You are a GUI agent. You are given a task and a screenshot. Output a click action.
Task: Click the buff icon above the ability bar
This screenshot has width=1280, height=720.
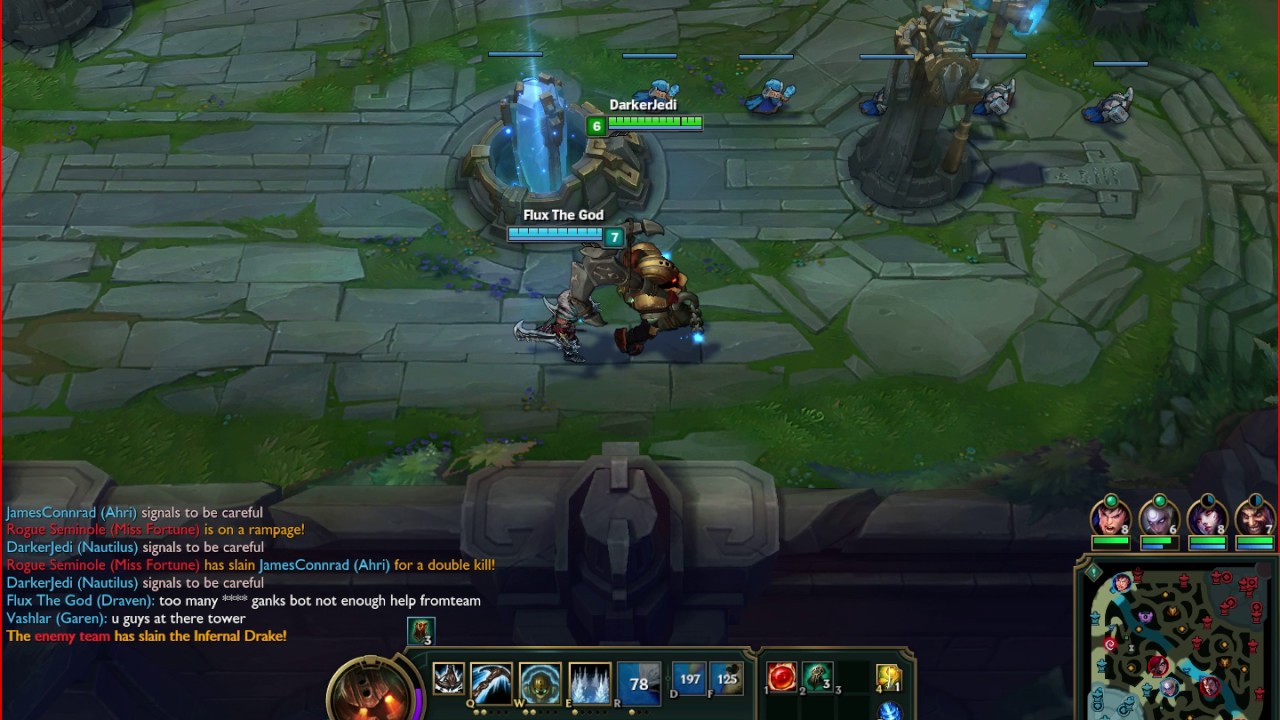421,631
